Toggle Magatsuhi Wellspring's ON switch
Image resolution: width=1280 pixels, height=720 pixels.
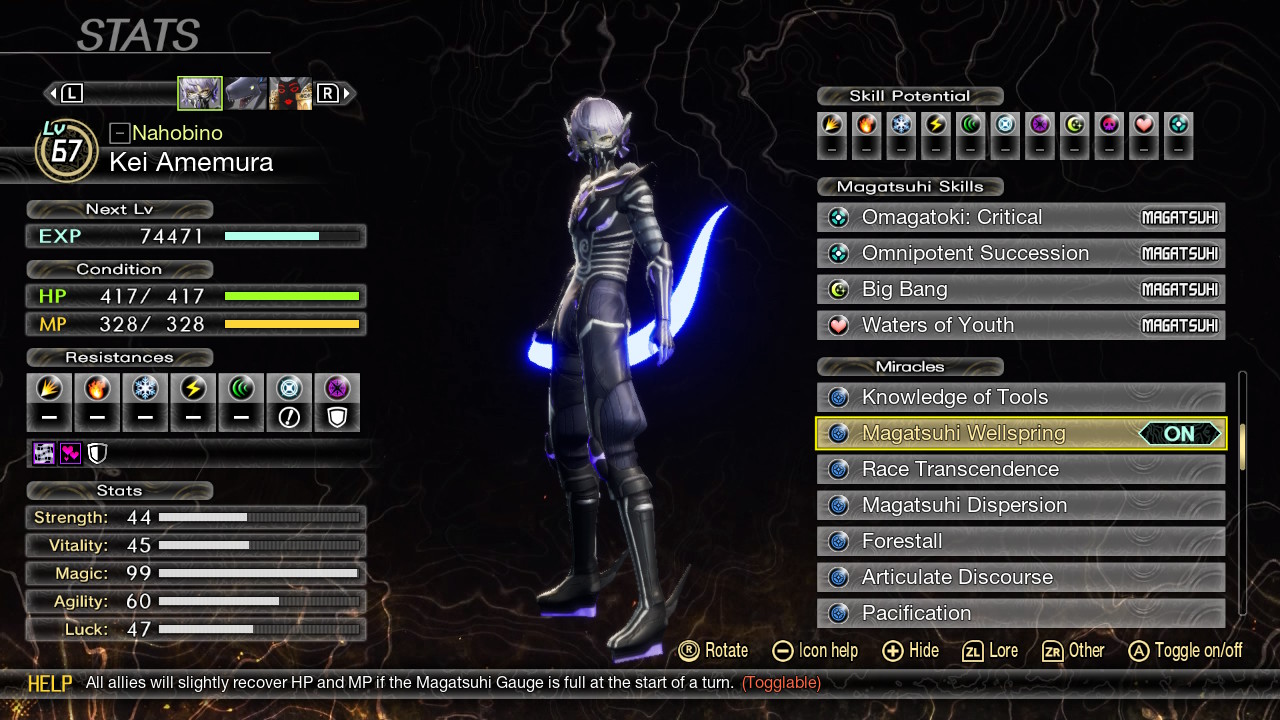pos(1180,433)
